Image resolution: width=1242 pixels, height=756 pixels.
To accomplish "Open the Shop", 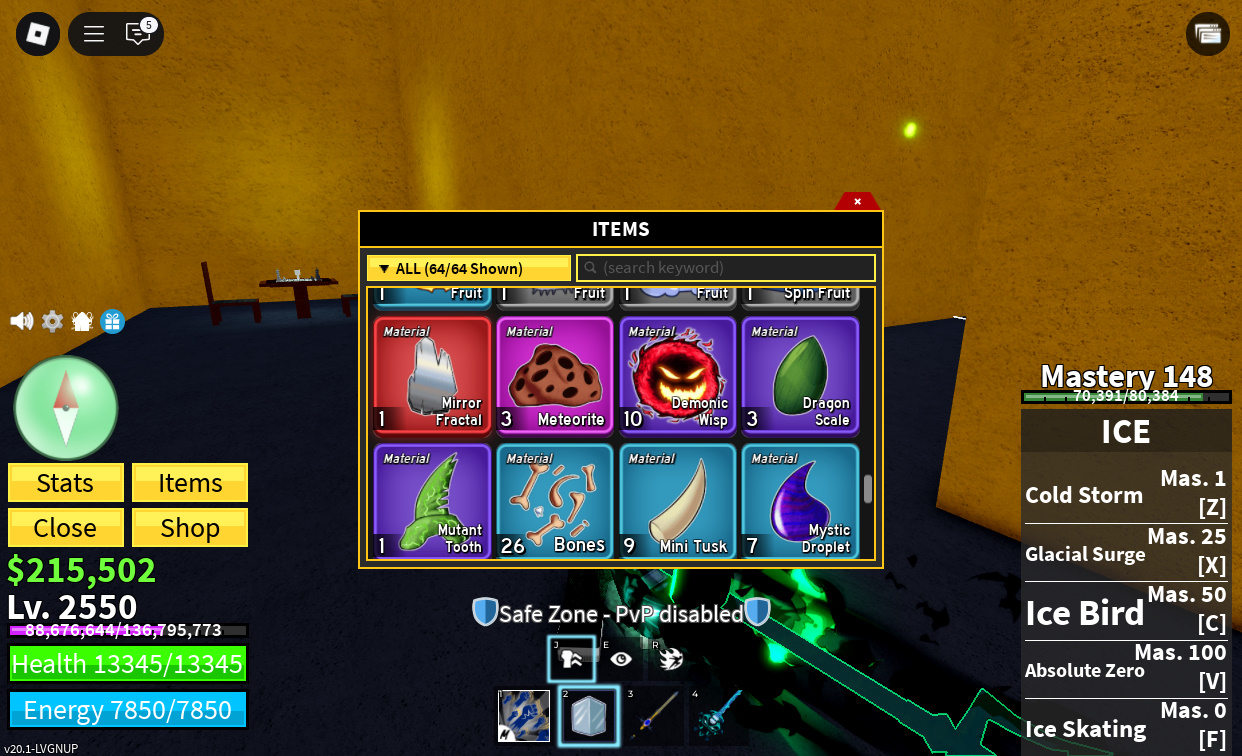I will [x=190, y=527].
